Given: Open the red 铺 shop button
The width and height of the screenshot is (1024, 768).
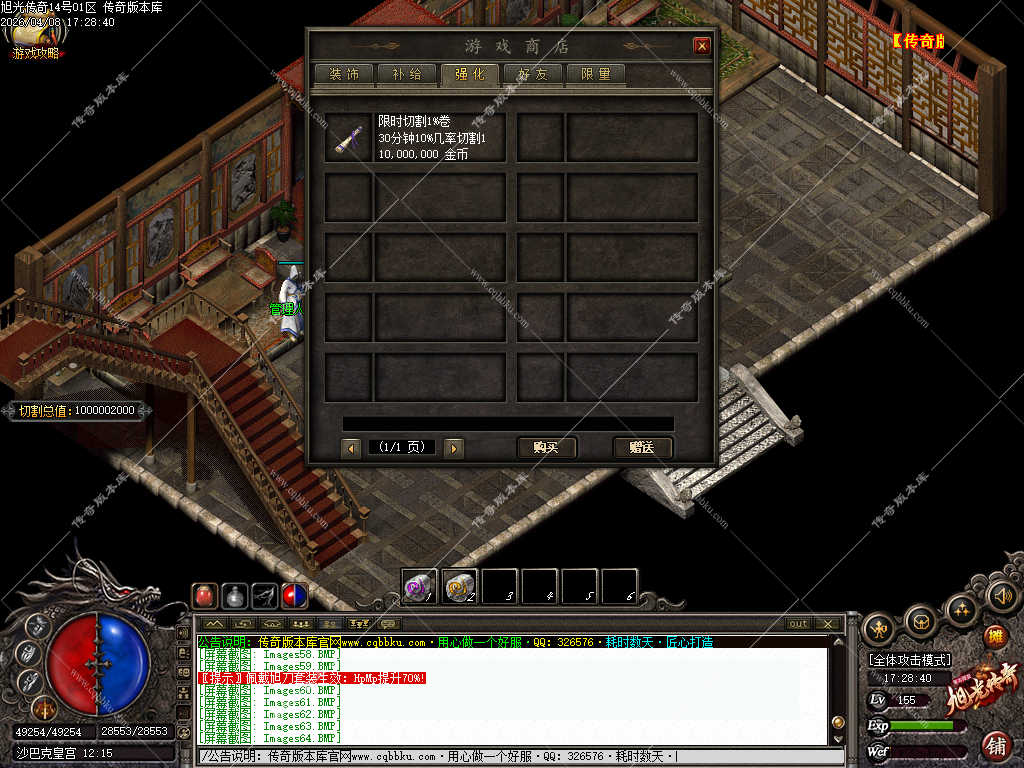Looking at the screenshot, I should point(996,745).
